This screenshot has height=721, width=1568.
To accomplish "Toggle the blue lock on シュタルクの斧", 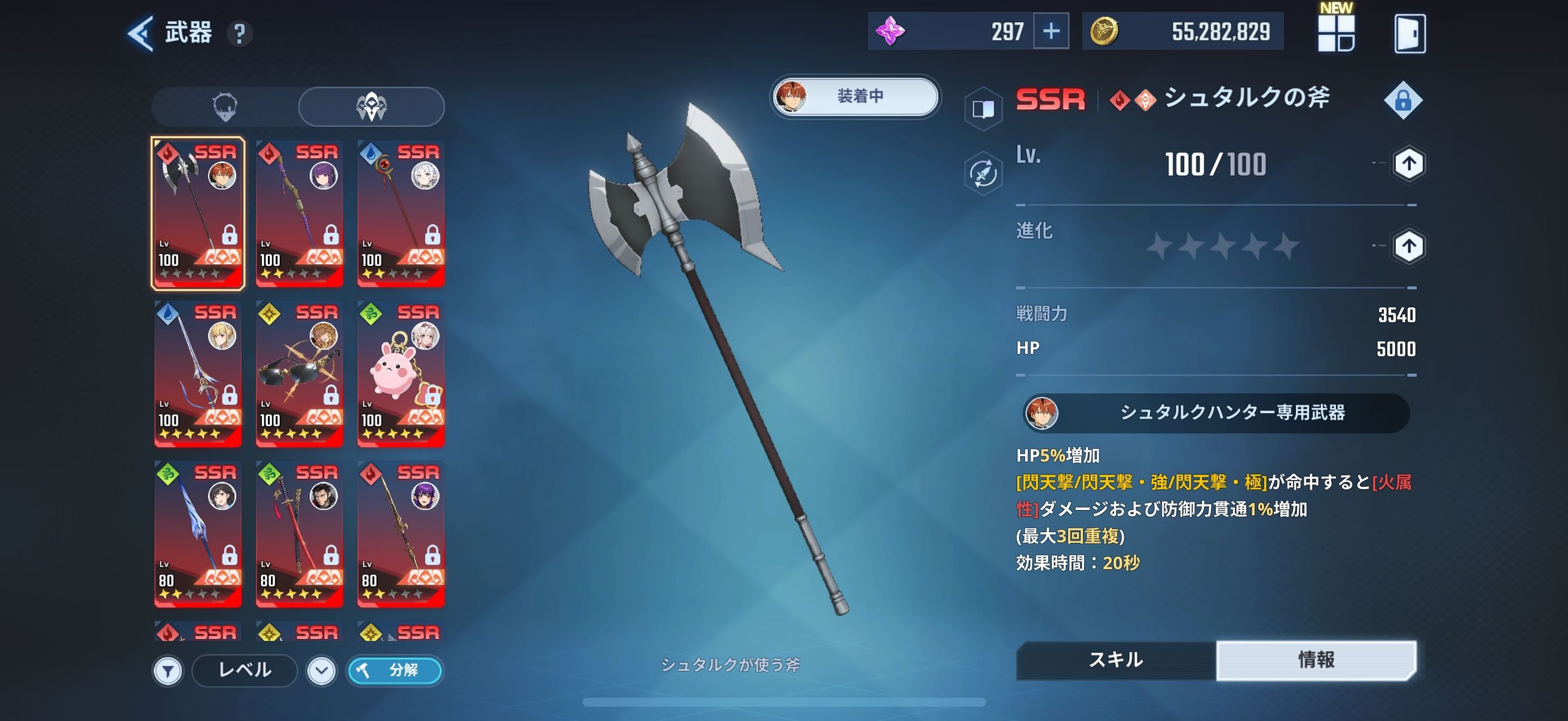I will [1402, 100].
